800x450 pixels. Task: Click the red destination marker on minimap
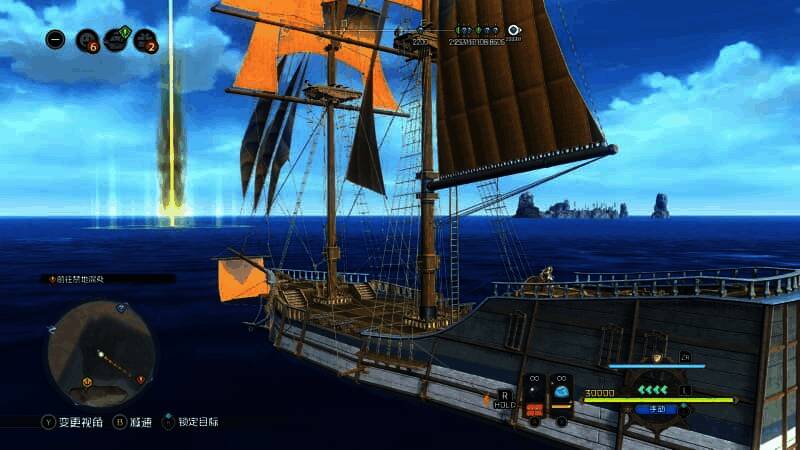[141, 380]
